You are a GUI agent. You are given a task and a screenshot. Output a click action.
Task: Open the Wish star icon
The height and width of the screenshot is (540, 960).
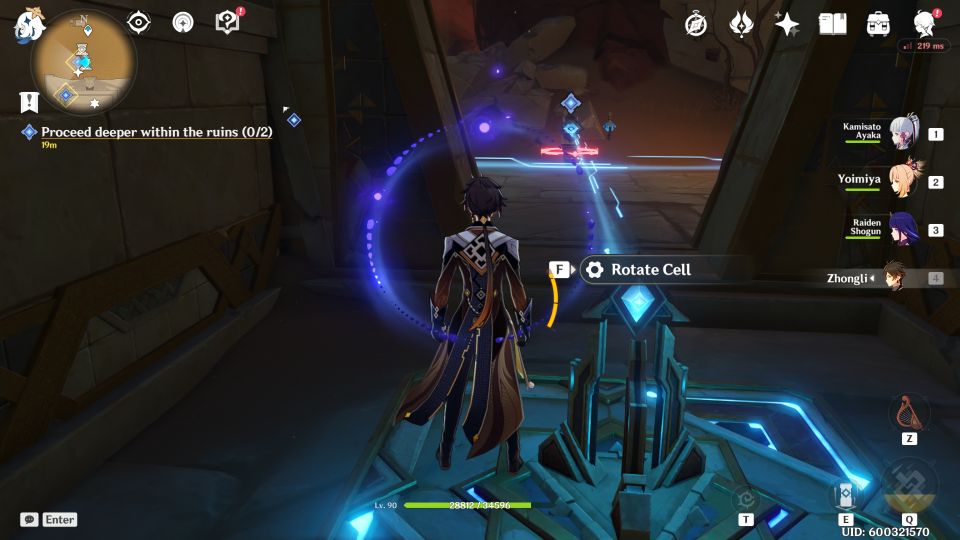[x=787, y=24]
